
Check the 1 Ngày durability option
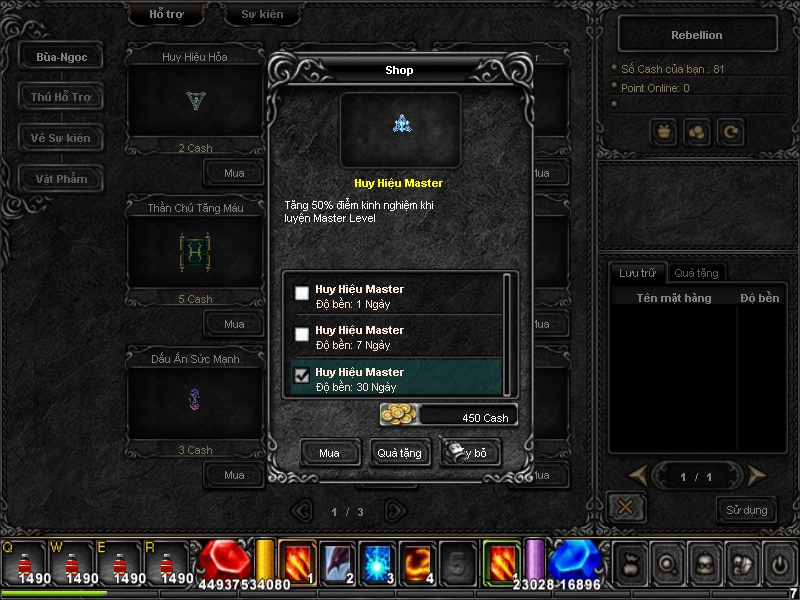302,294
